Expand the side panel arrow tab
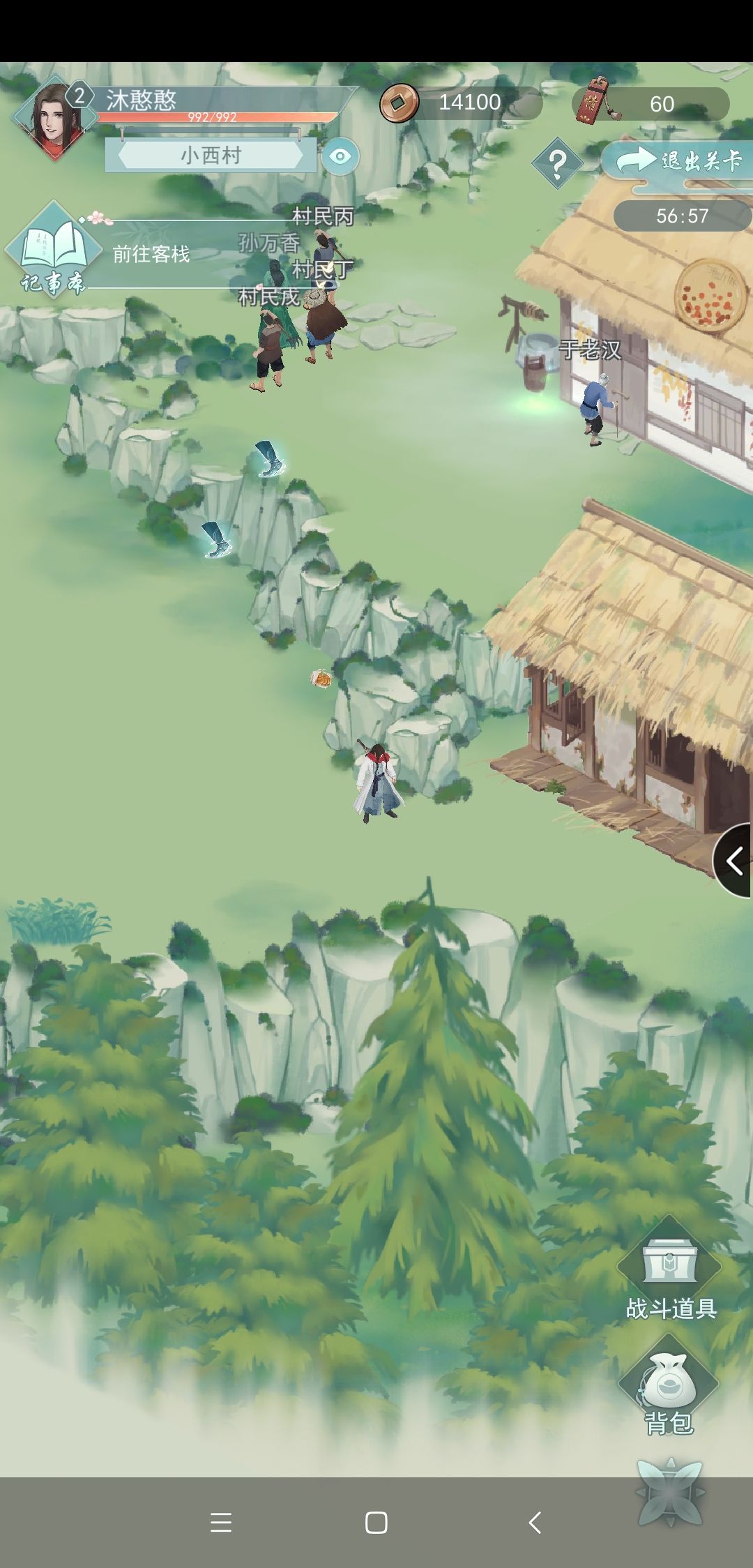This screenshot has width=753, height=1568. (x=734, y=861)
